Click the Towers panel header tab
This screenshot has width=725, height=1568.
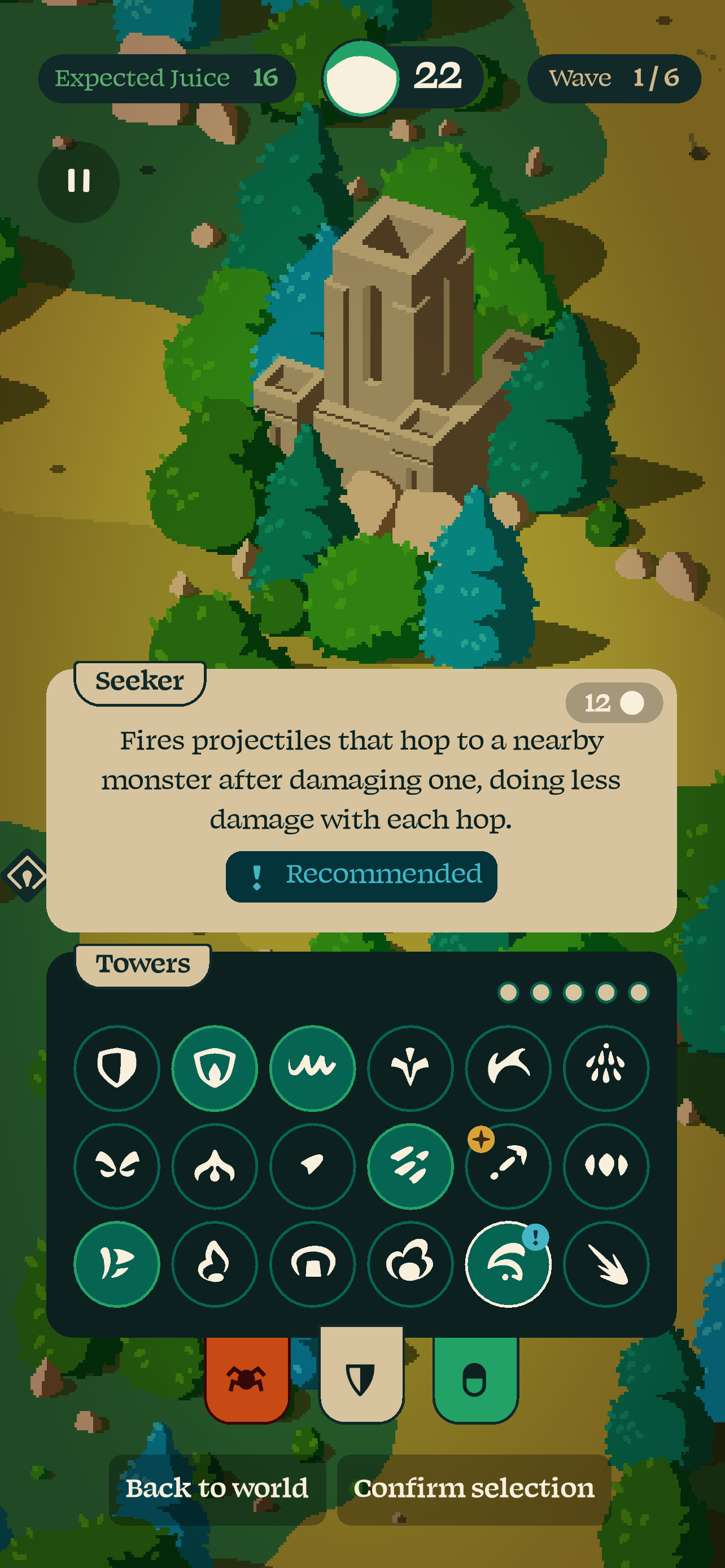click(x=143, y=963)
